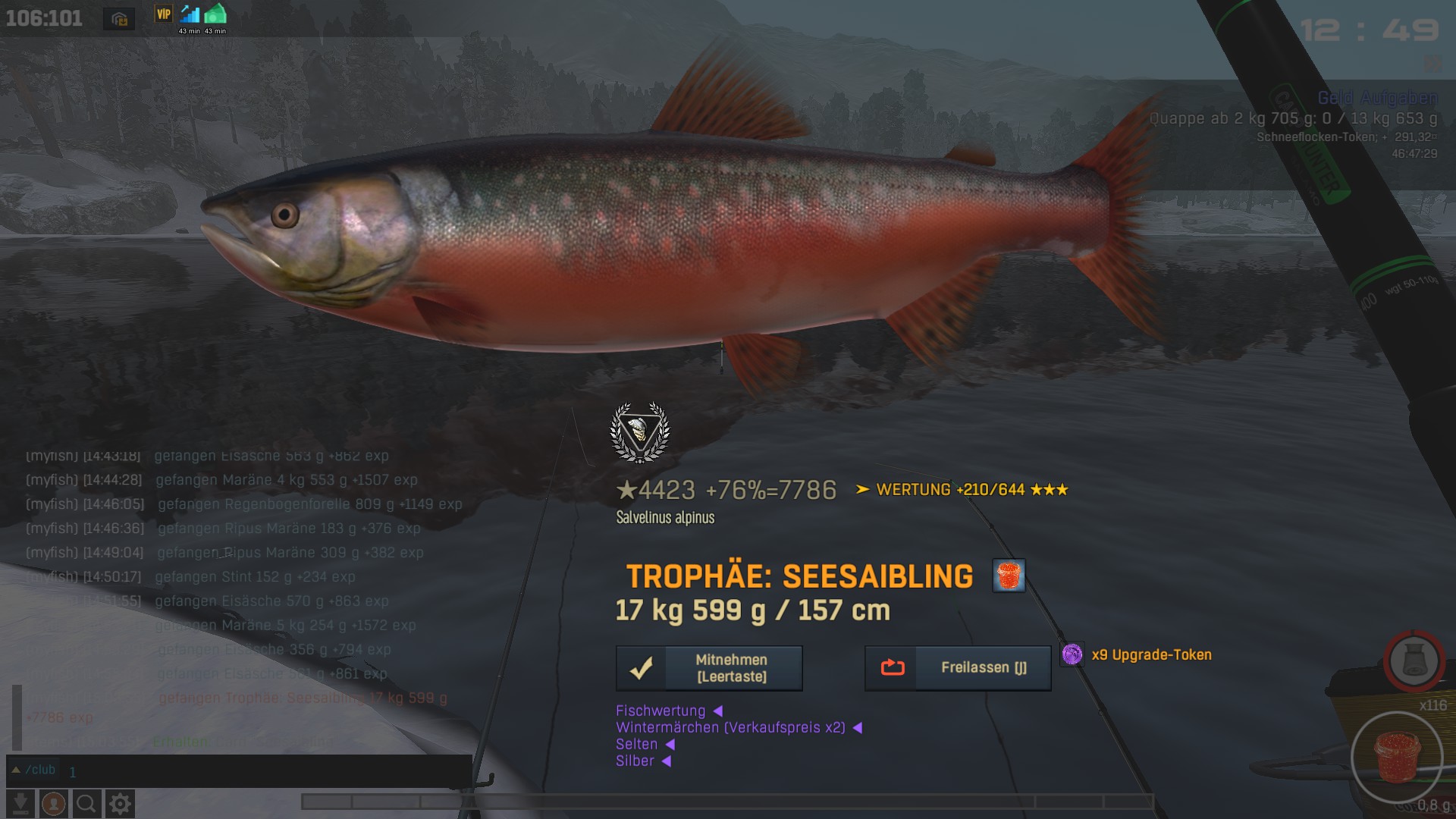Release the fish with Freilassen

pos(958,668)
